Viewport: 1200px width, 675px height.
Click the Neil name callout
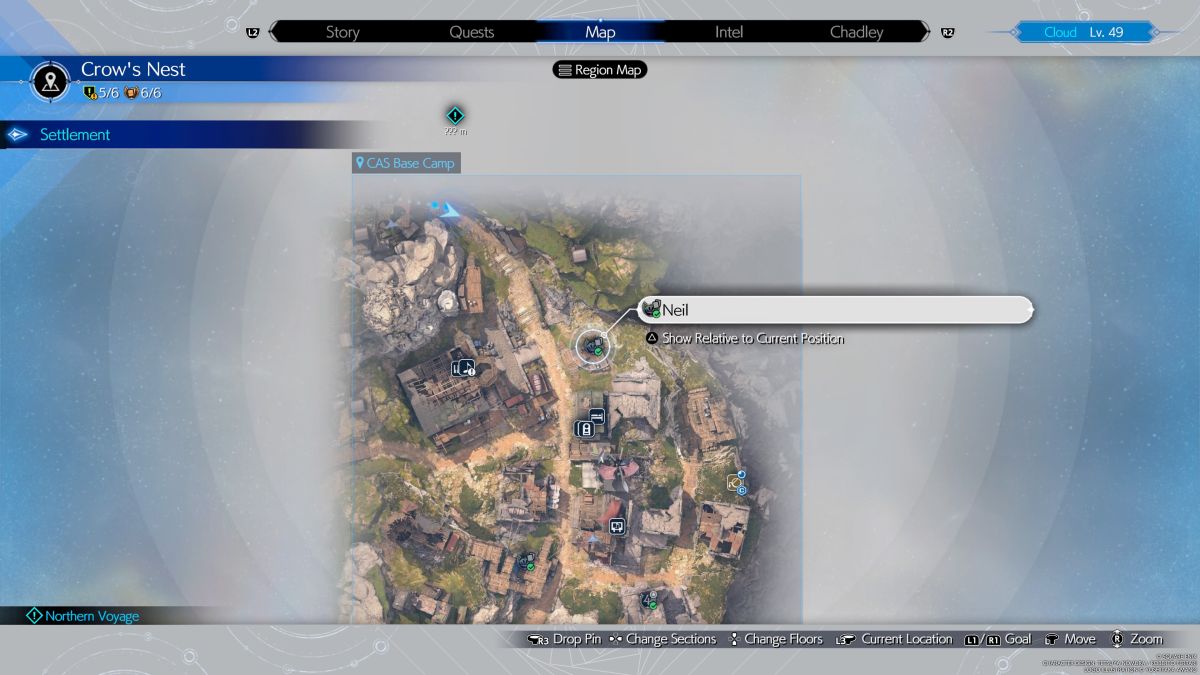(x=835, y=310)
